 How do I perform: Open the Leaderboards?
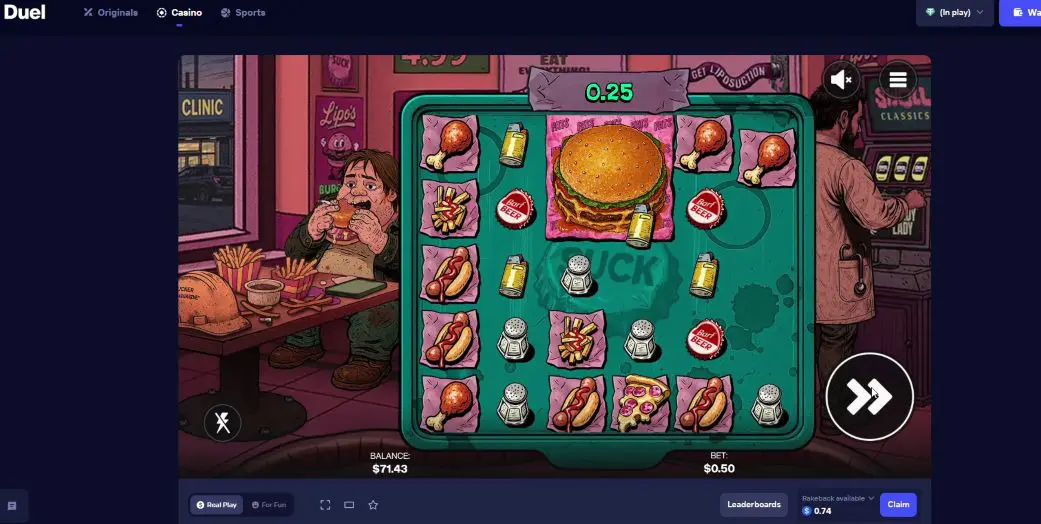[754, 504]
